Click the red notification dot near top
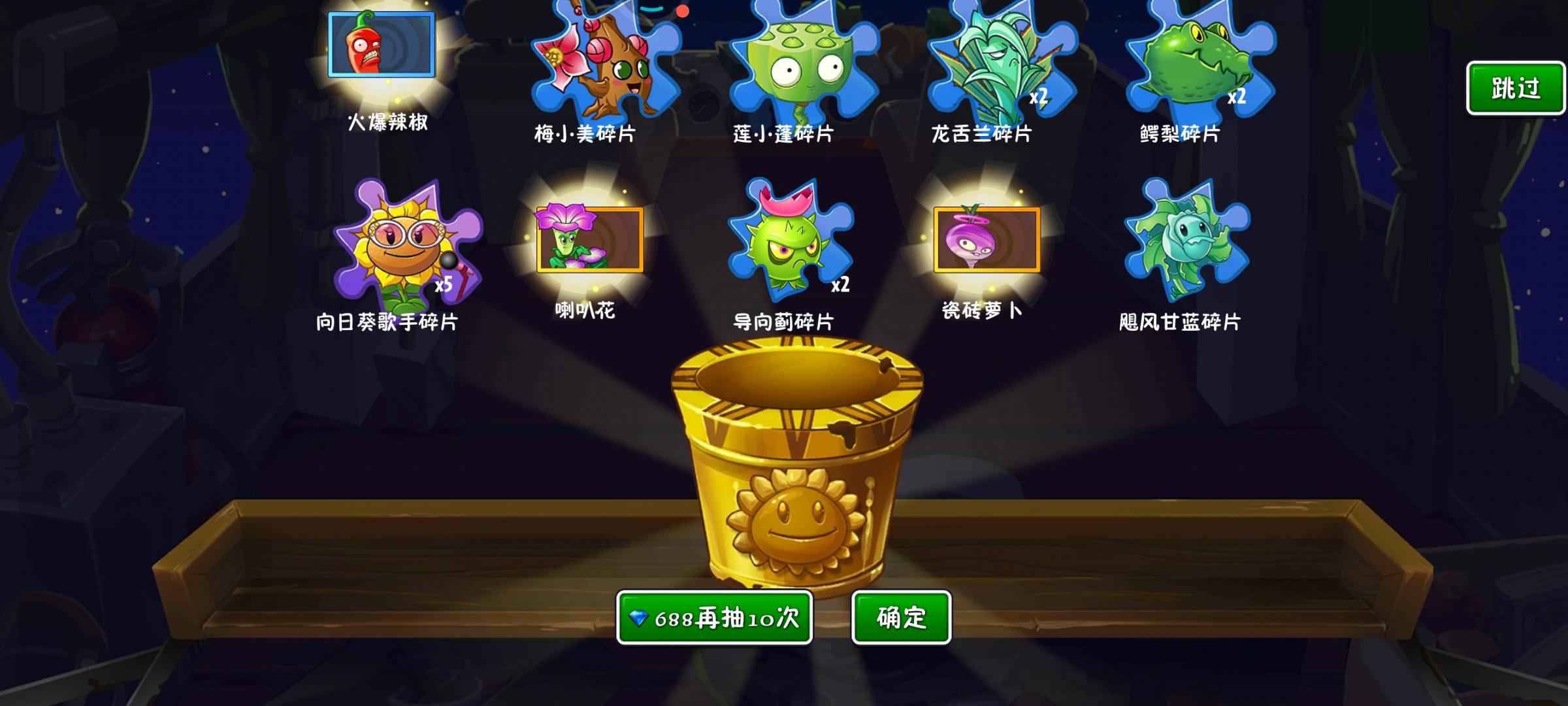 click(683, 10)
